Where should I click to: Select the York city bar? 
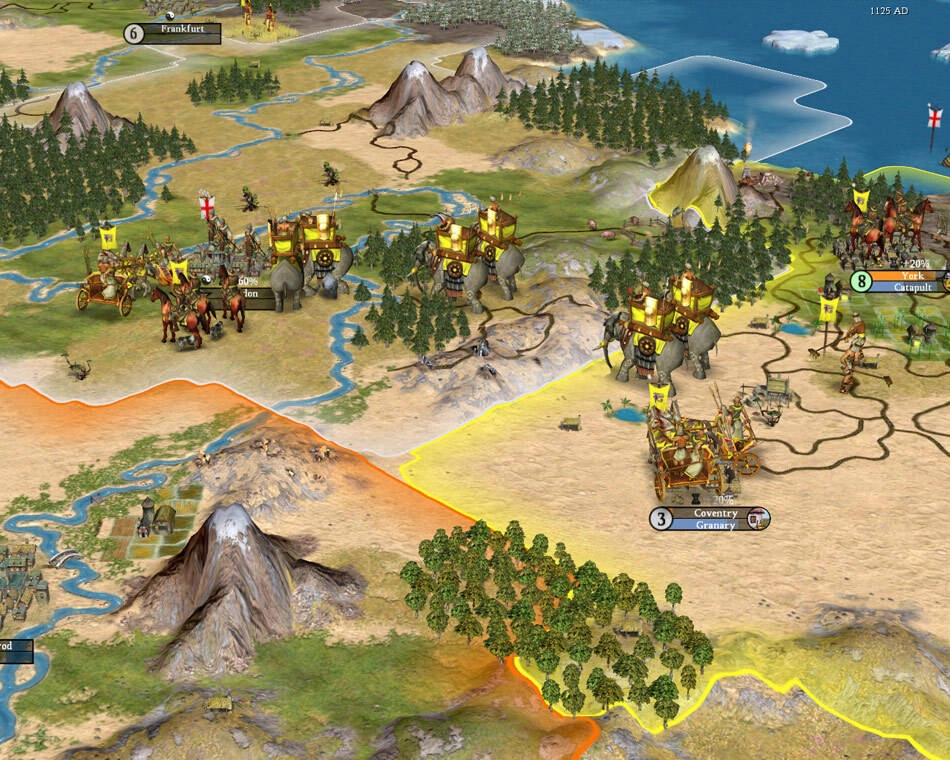[911, 276]
